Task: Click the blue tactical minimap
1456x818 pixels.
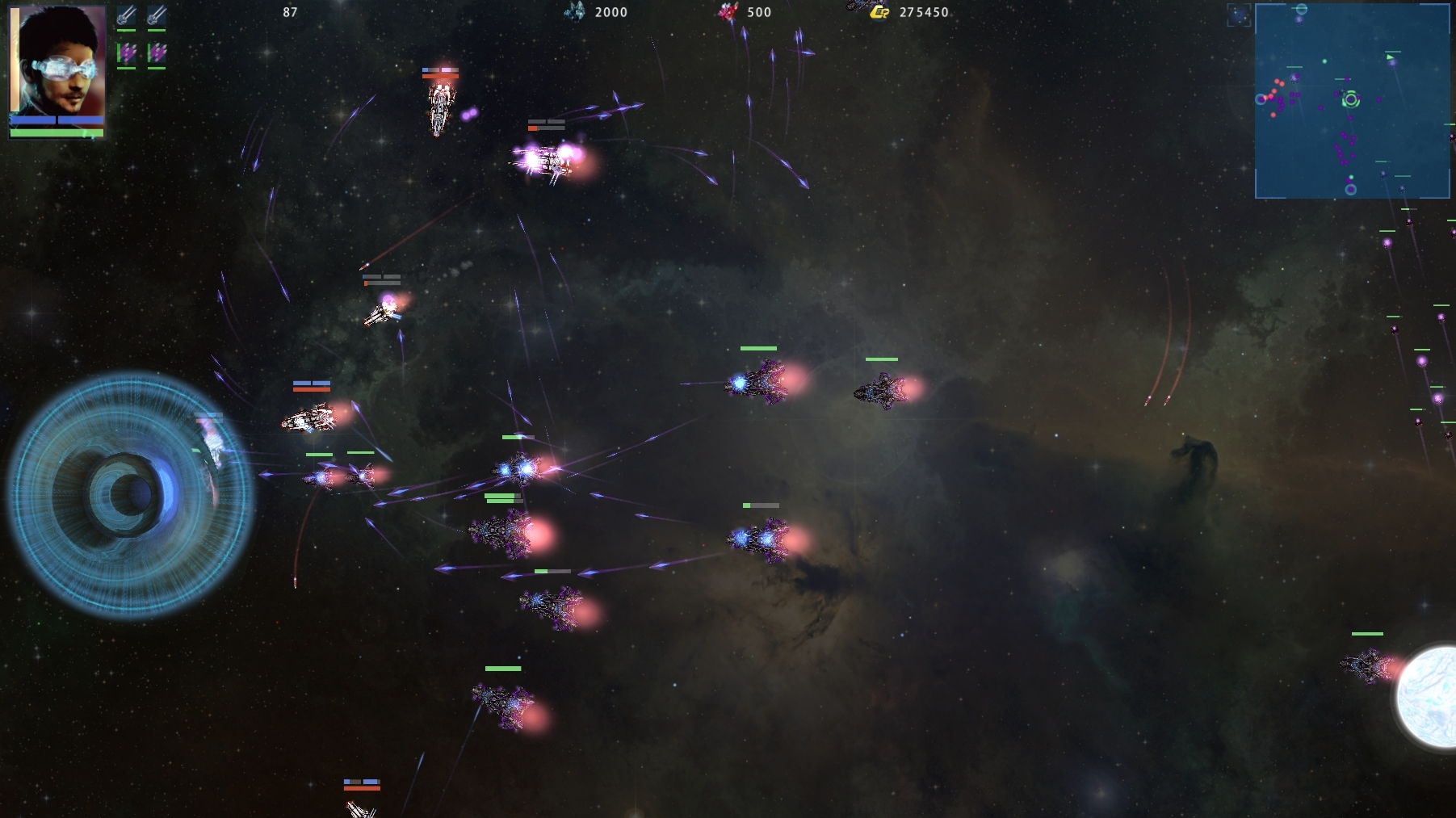Action: coord(1352,101)
